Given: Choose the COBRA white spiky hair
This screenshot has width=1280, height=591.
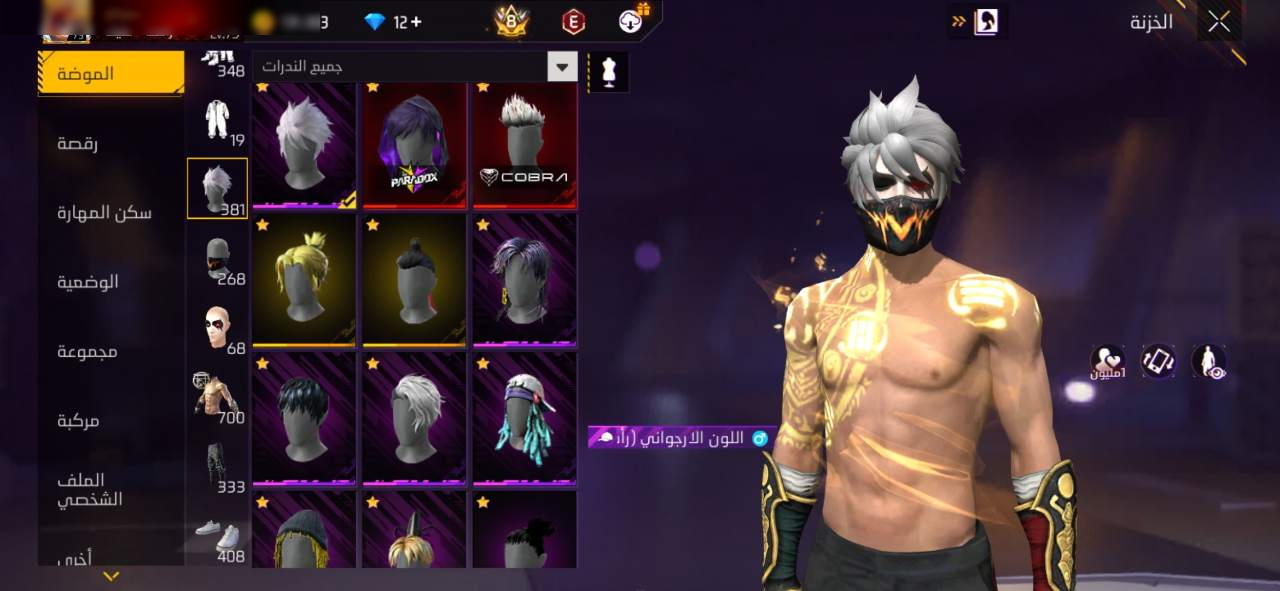Looking at the screenshot, I should pyautogui.click(x=524, y=146).
